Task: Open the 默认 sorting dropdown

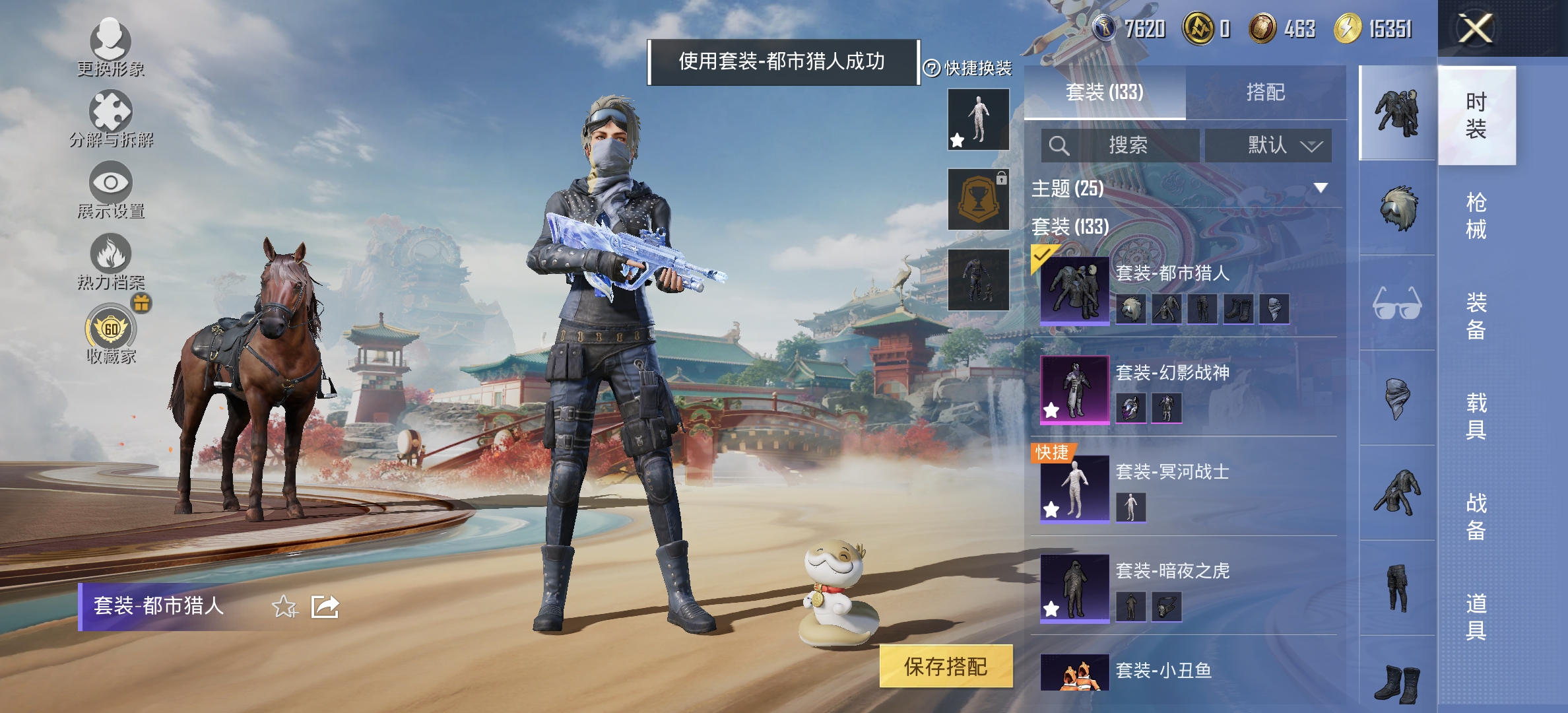Action: (1268, 145)
